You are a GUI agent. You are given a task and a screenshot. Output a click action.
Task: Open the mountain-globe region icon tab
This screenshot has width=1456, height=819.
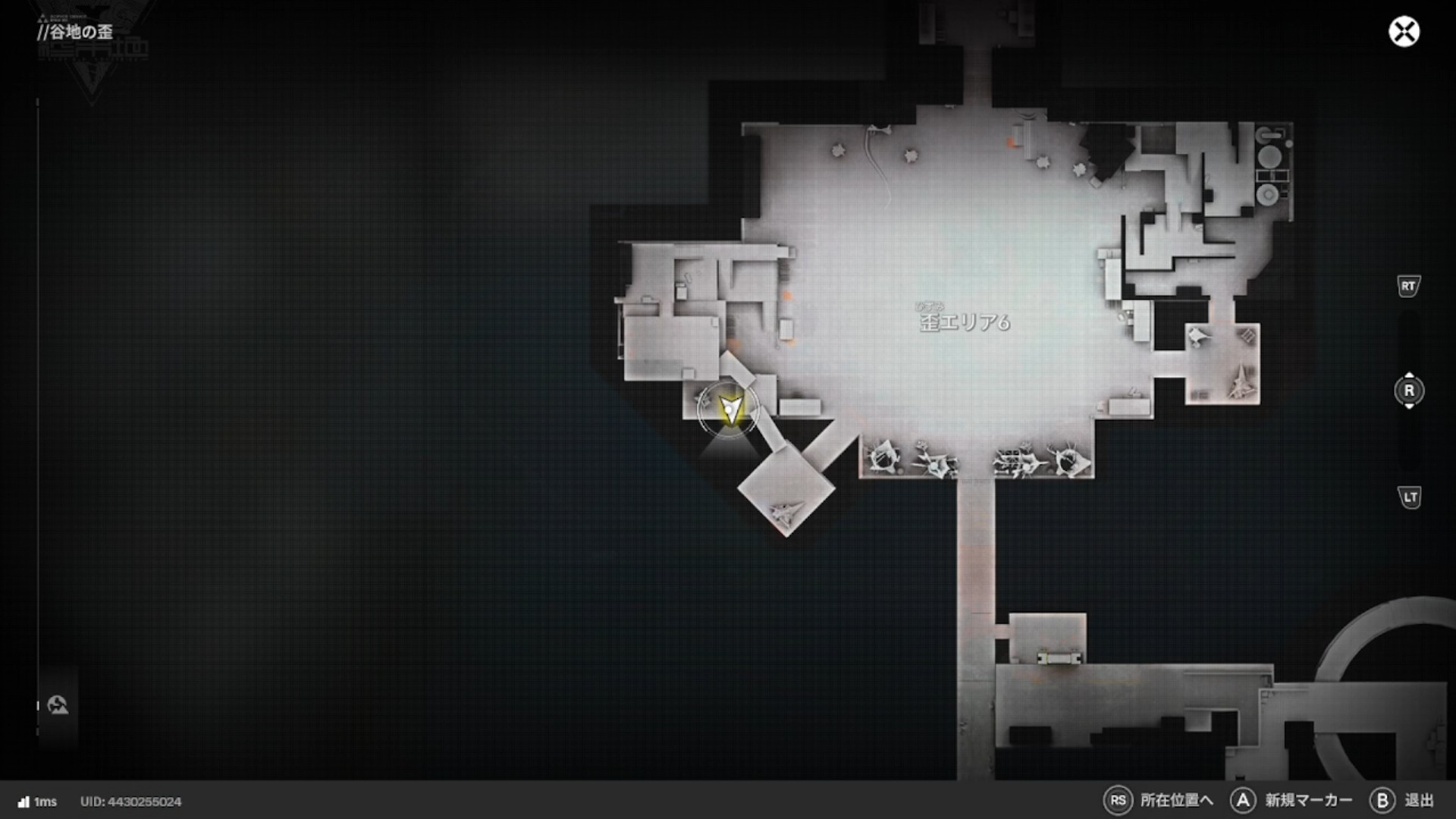58,705
